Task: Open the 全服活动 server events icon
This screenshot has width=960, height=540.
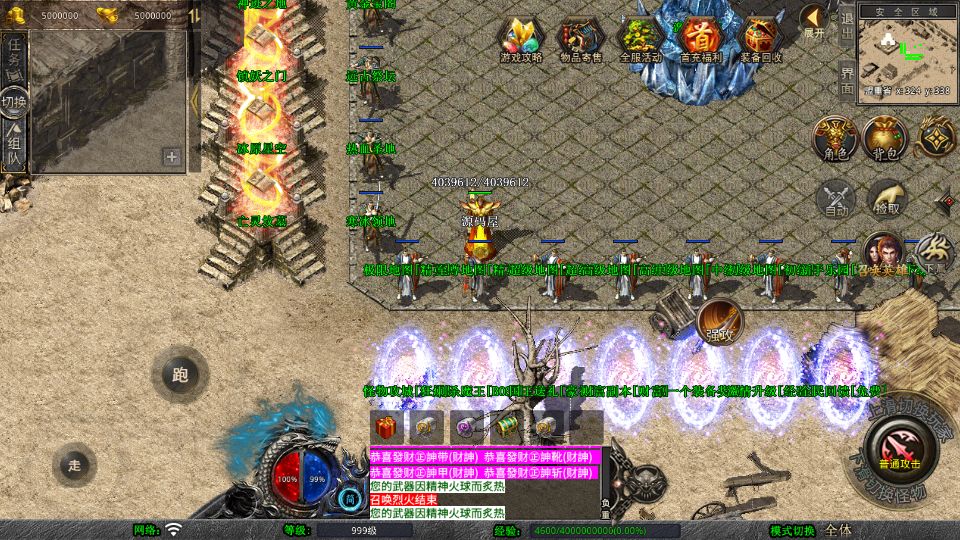Action: (641, 40)
